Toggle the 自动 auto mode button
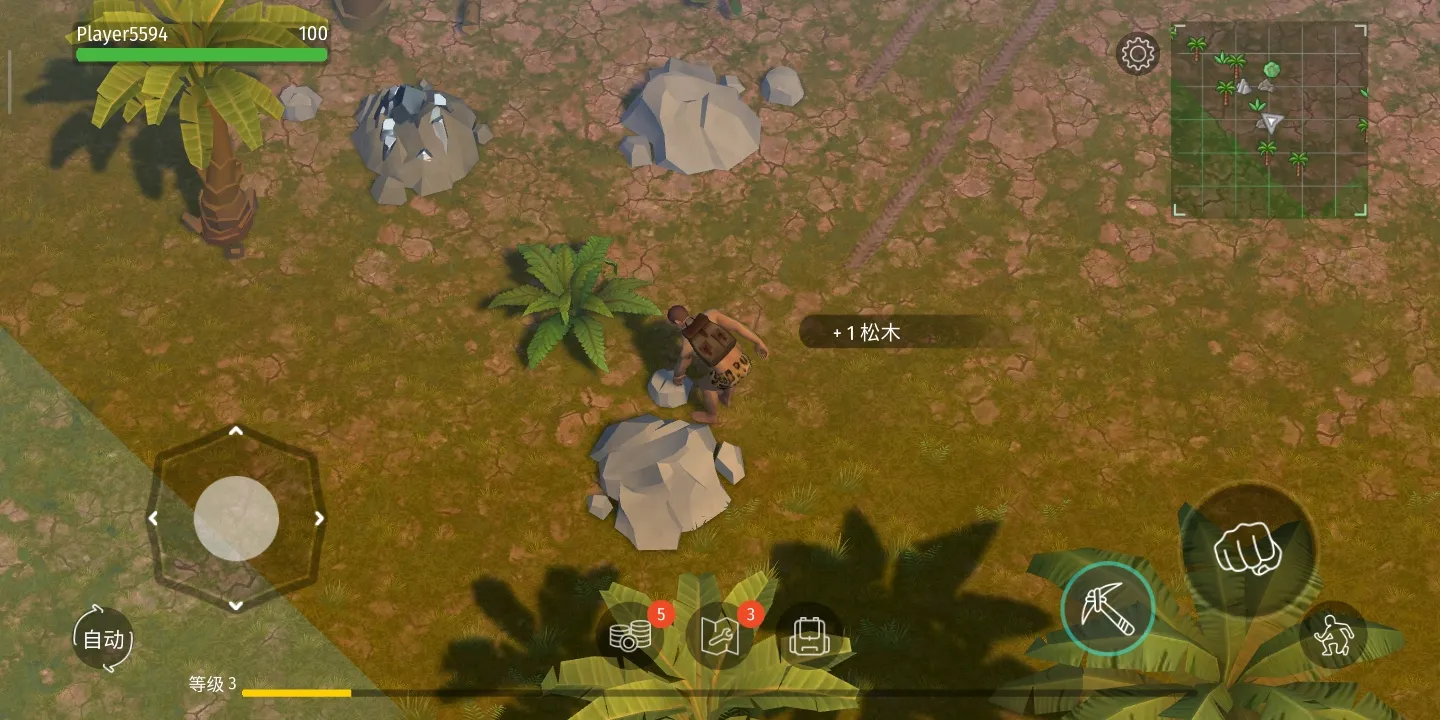 click(x=103, y=639)
